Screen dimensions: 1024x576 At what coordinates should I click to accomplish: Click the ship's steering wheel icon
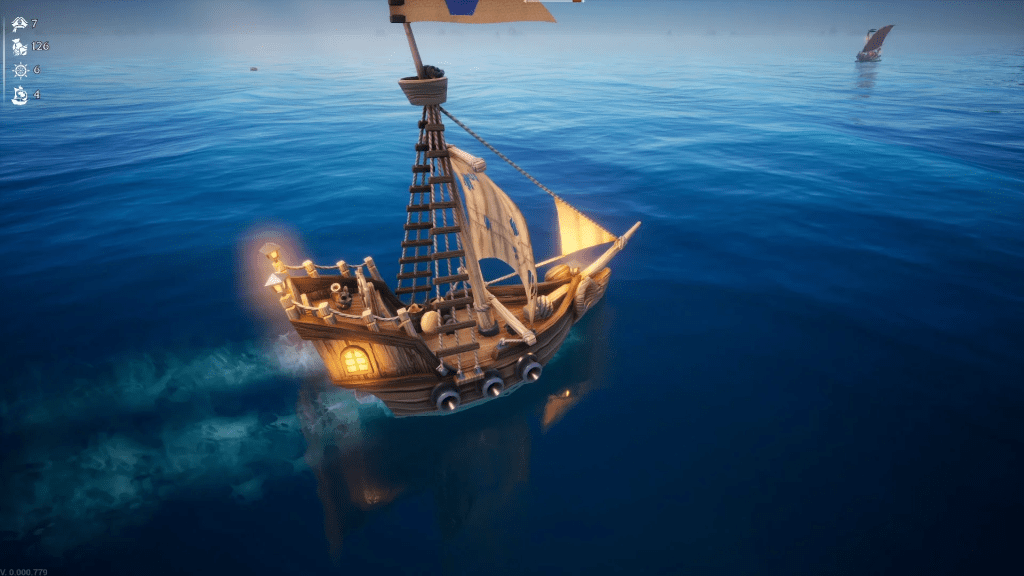pyautogui.click(x=19, y=70)
